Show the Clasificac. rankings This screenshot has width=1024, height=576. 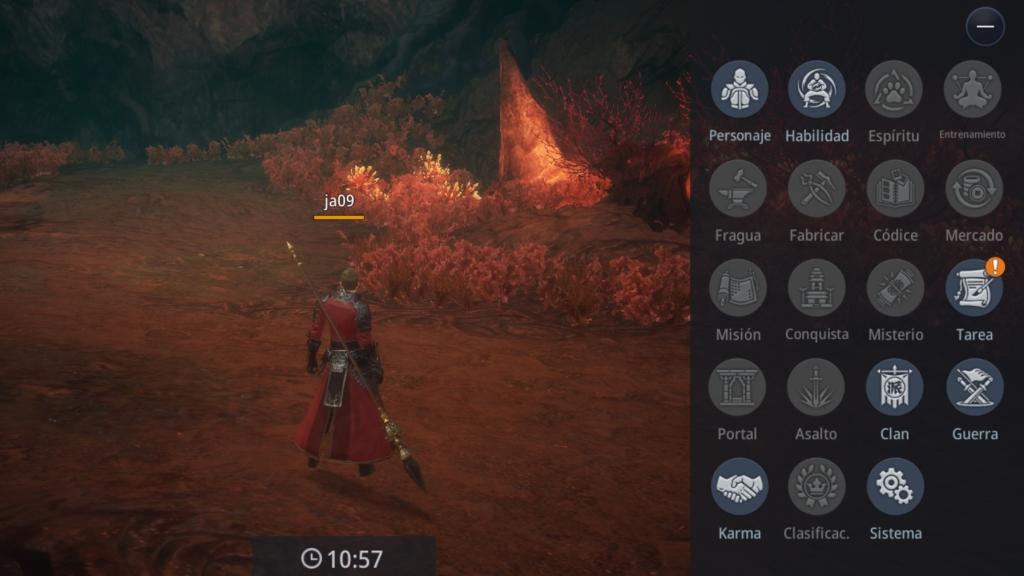[817, 486]
